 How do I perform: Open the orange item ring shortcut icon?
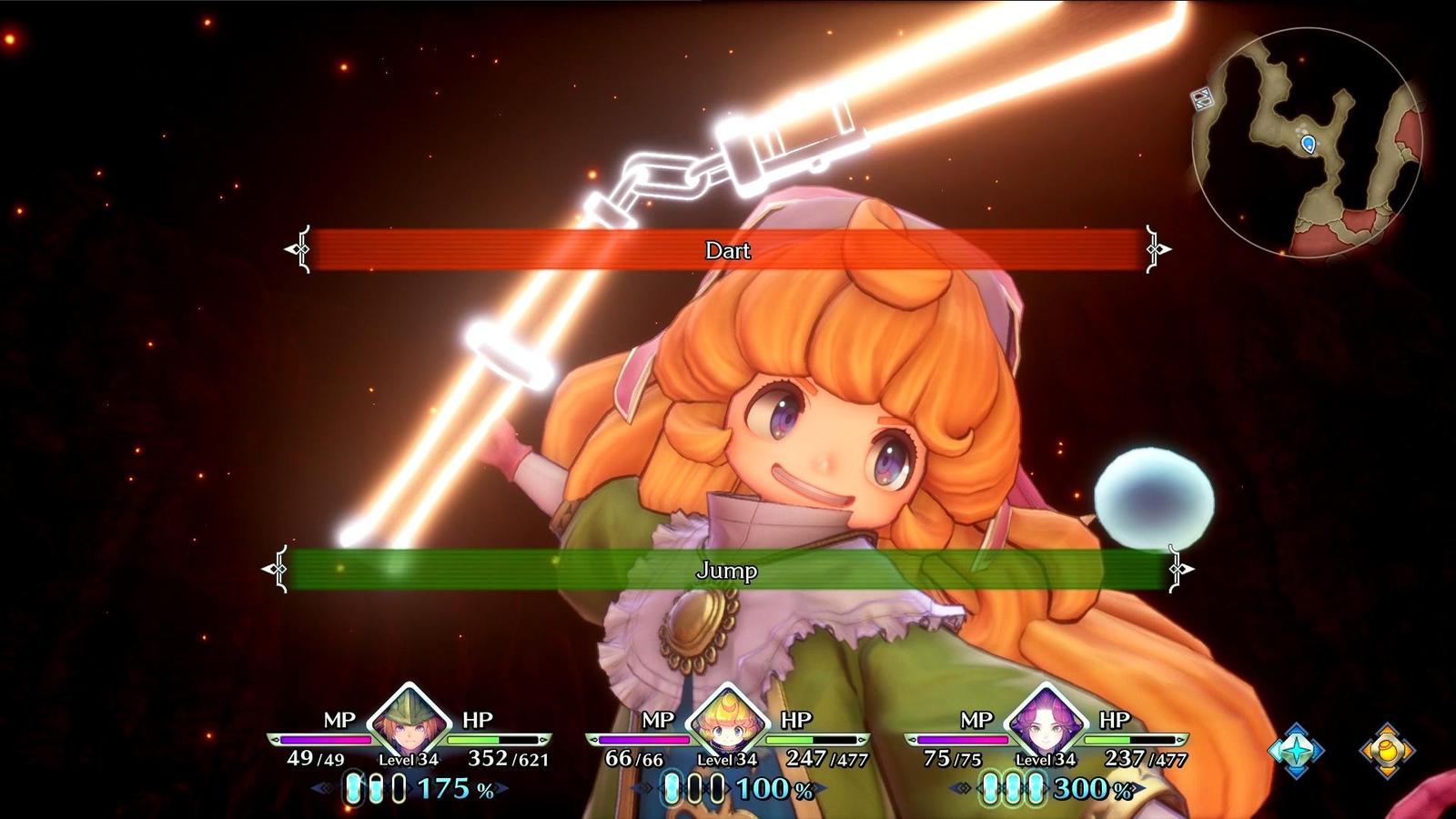(1387, 750)
